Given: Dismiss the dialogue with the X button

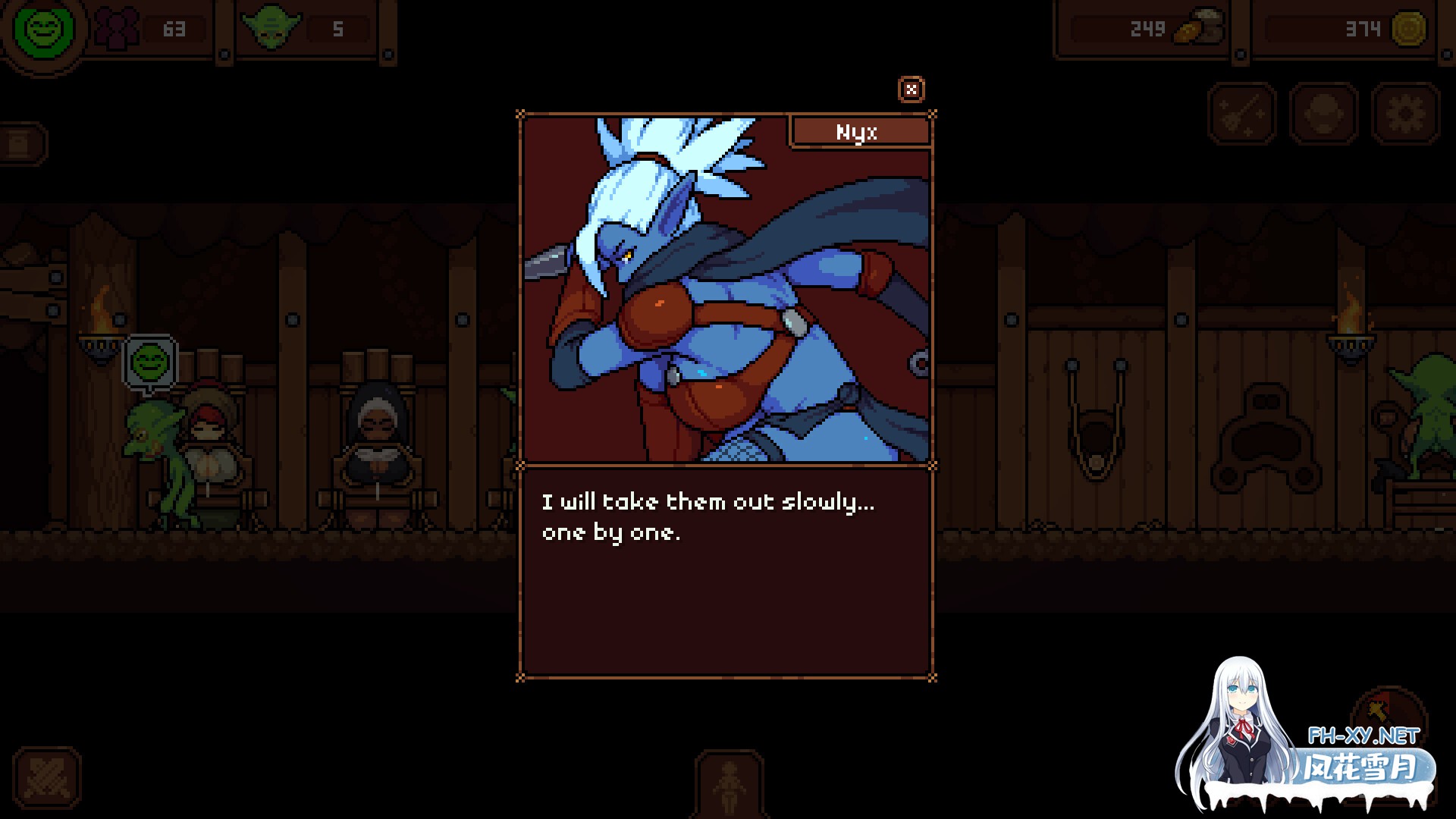Looking at the screenshot, I should point(912,89).
